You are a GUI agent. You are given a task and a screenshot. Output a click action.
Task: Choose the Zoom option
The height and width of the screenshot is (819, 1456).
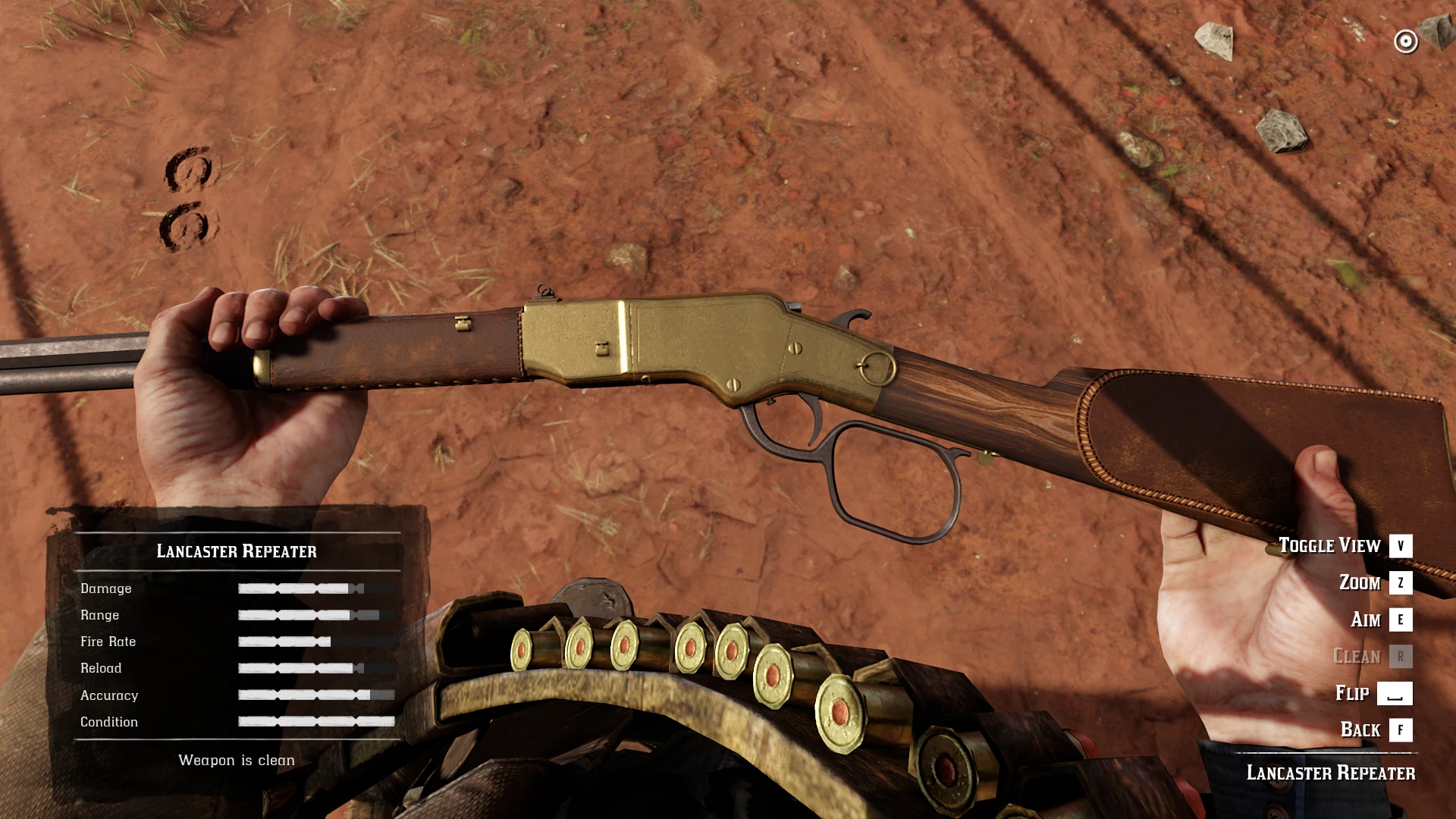(1374, 582)
